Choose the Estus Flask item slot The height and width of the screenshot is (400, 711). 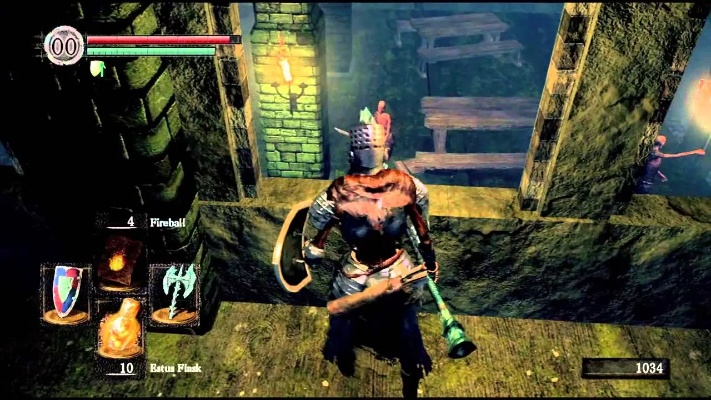(120, 328)
